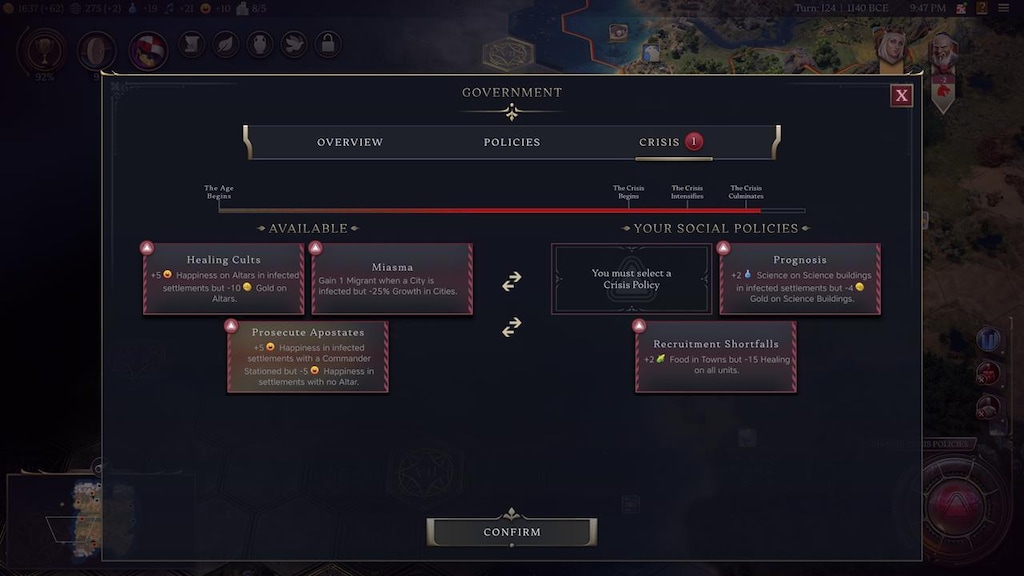This screenshot has width=1024, height=576.
Task: Open the Policies tab
Action: (x=512, y=142)
